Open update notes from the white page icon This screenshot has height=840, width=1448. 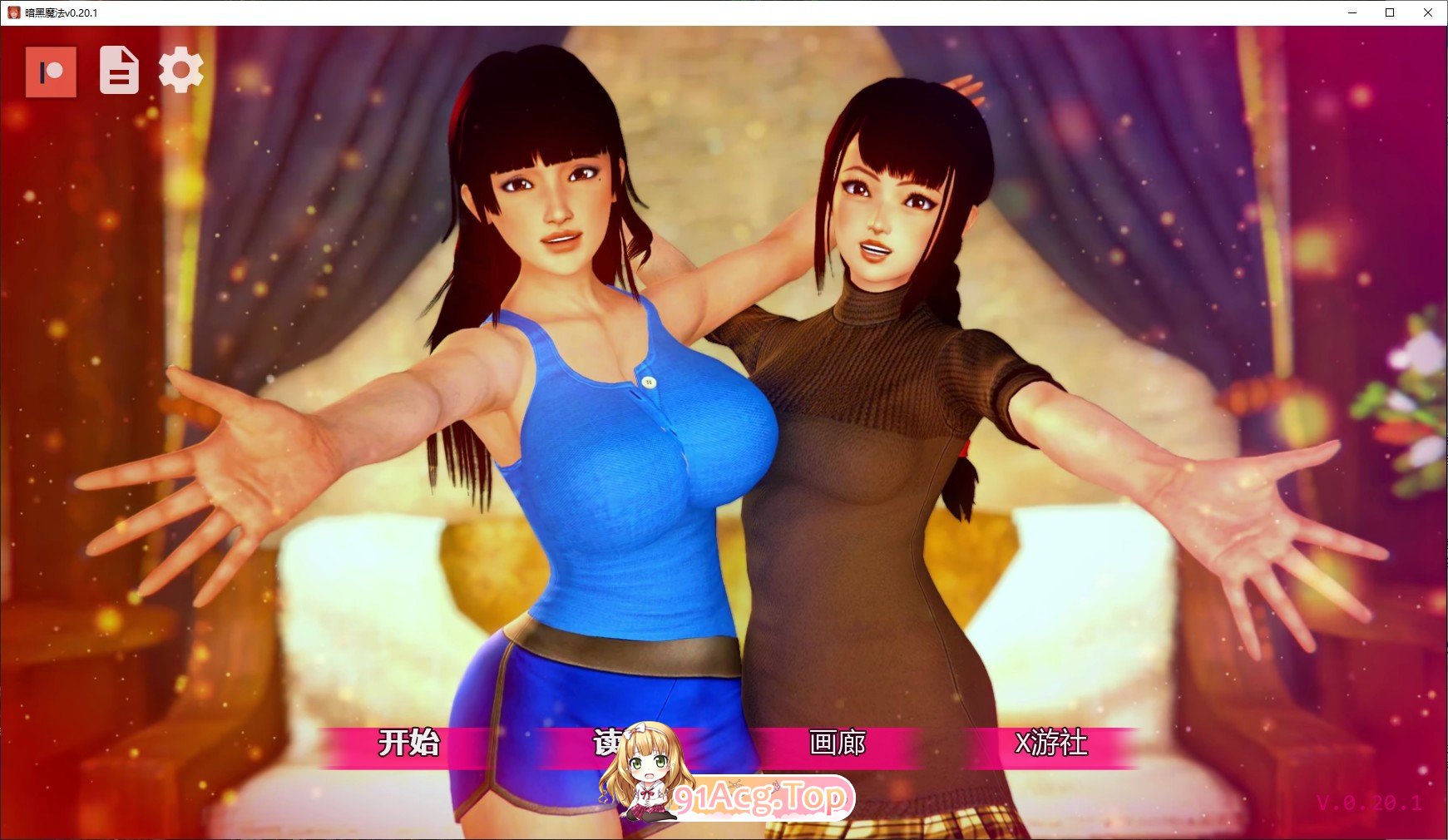pyautogui.click(x=117, y=72)
